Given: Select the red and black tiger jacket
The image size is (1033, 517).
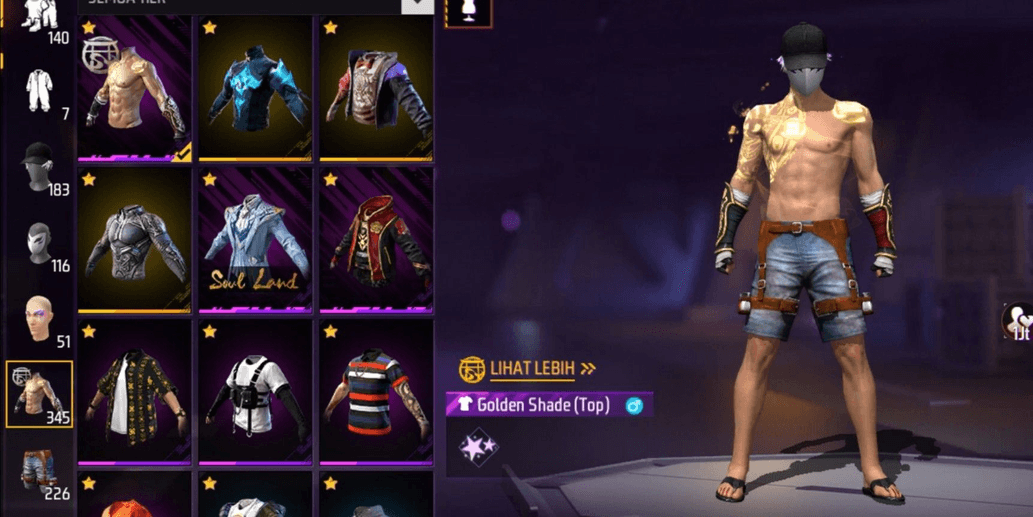Looking at the screenshot, I should point(376,88).
